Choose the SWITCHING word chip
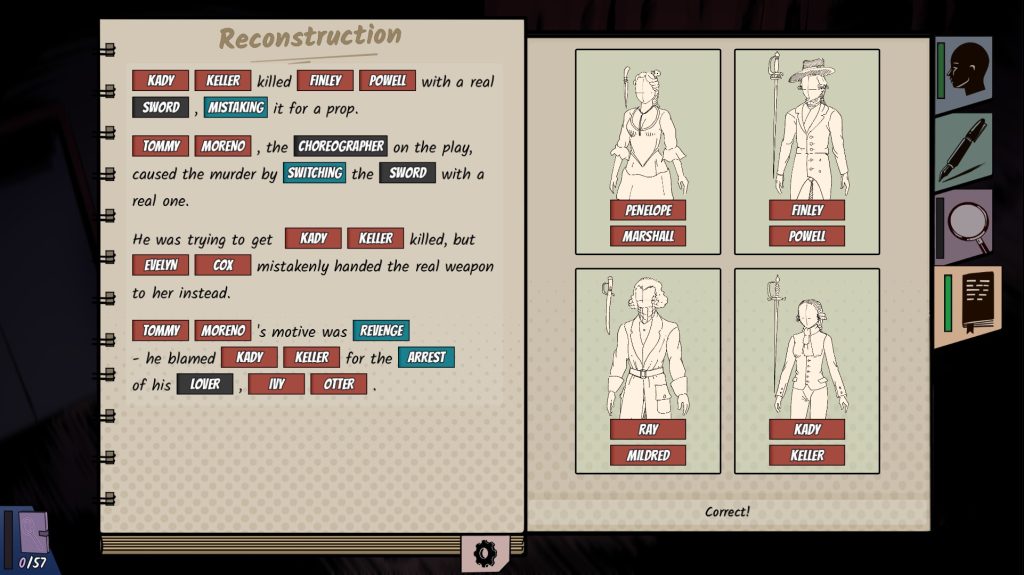Image resolution: width=1024 pixels, height=575 pixels. (314, 173)
